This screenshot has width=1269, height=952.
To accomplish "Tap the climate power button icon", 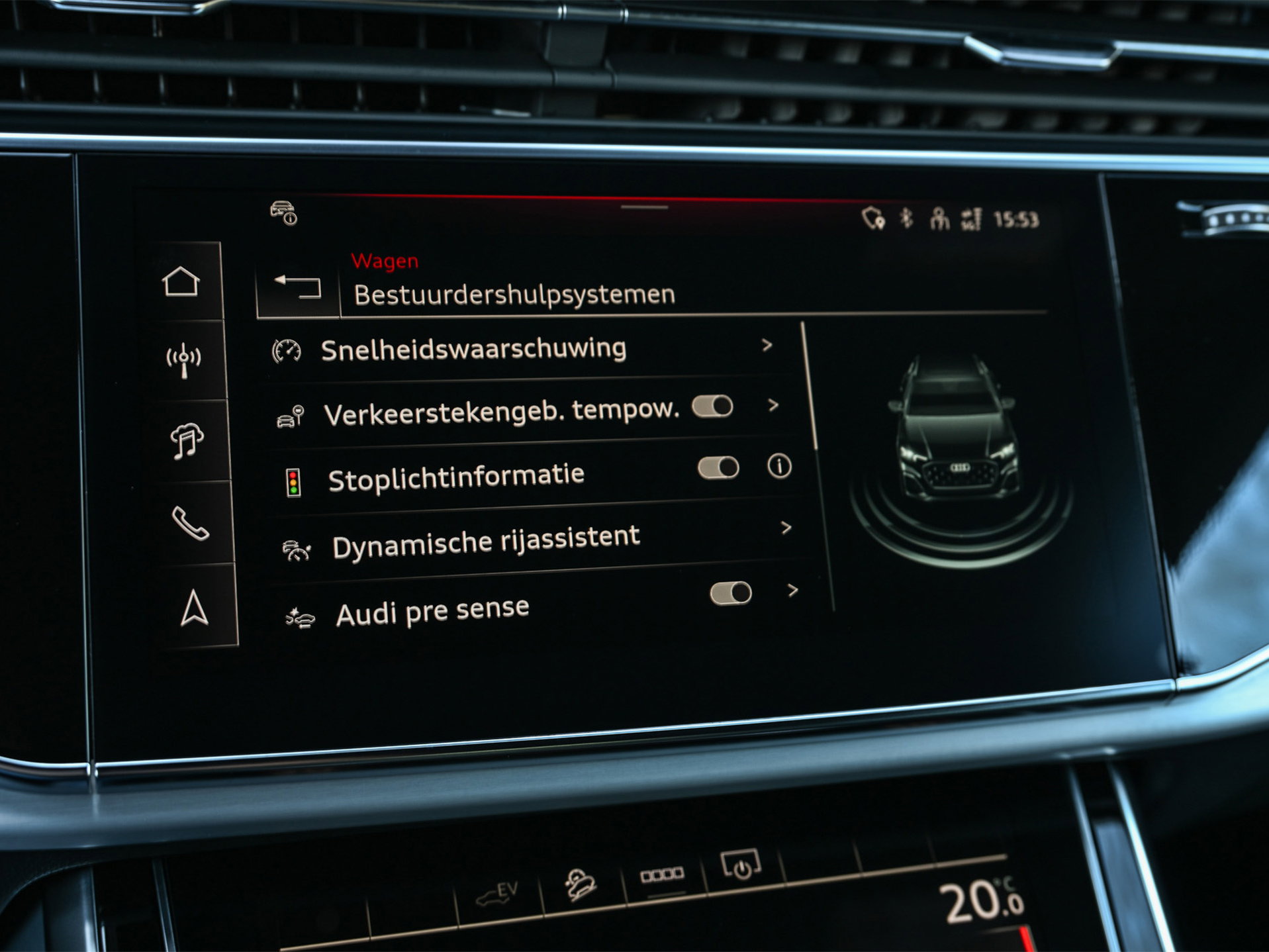I will (x=741, y=865).
